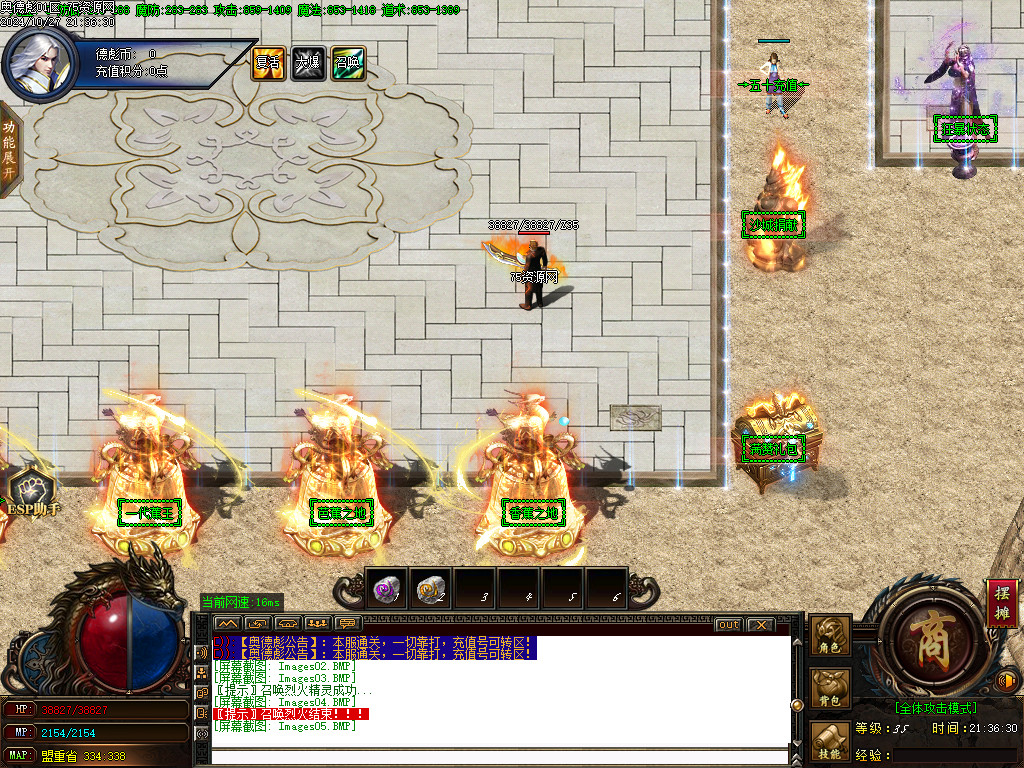Image resolution: width=1024 pixels, height=768 pixels.
Task: Use the orange swirl stone in slot 2
Action: point(430,591)
